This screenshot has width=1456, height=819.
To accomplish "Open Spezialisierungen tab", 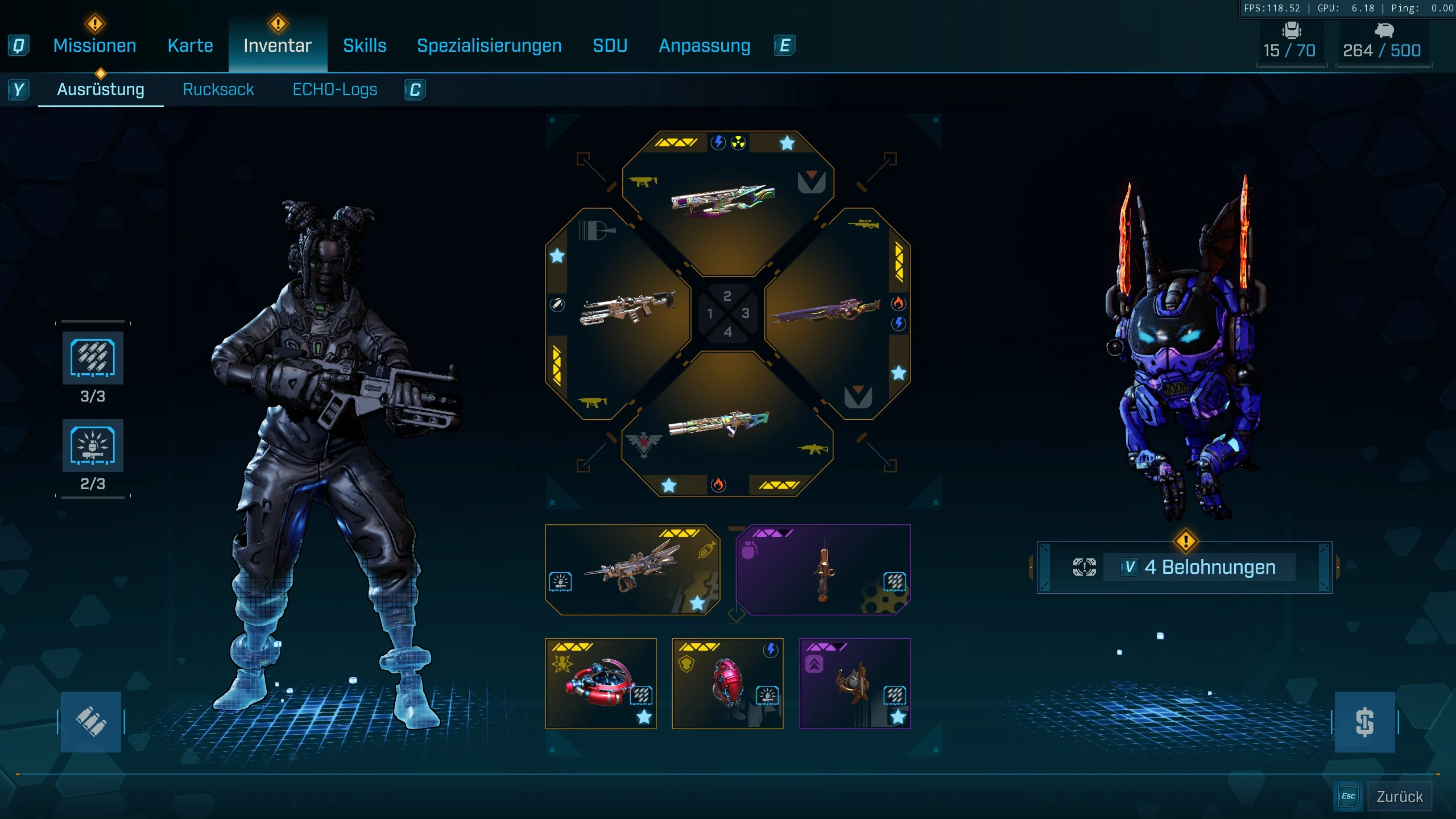I will [489, 45].
